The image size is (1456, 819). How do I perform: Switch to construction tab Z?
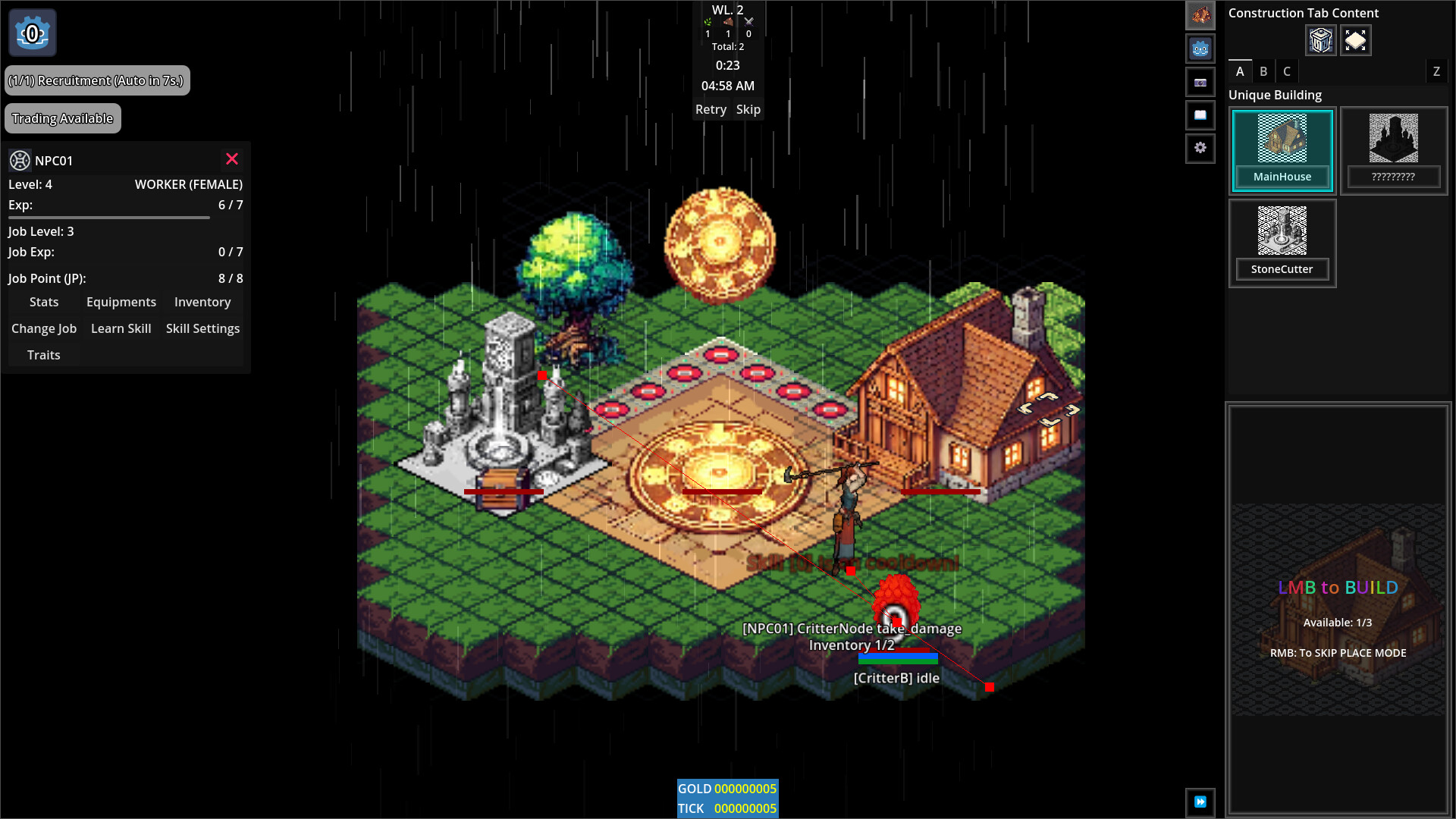pos(1436,71)
